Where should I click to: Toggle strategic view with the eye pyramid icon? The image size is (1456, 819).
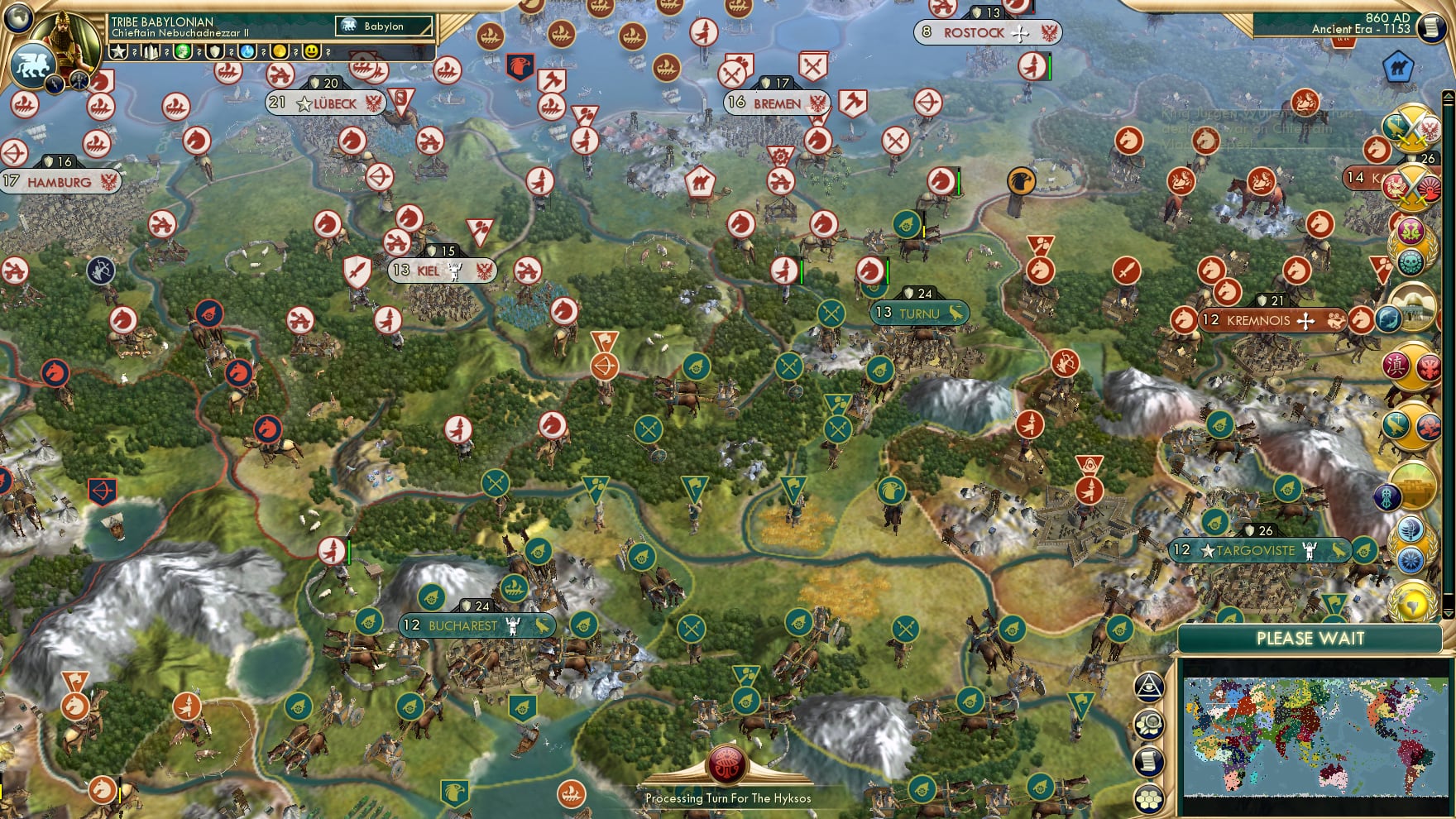[1150, 687]
